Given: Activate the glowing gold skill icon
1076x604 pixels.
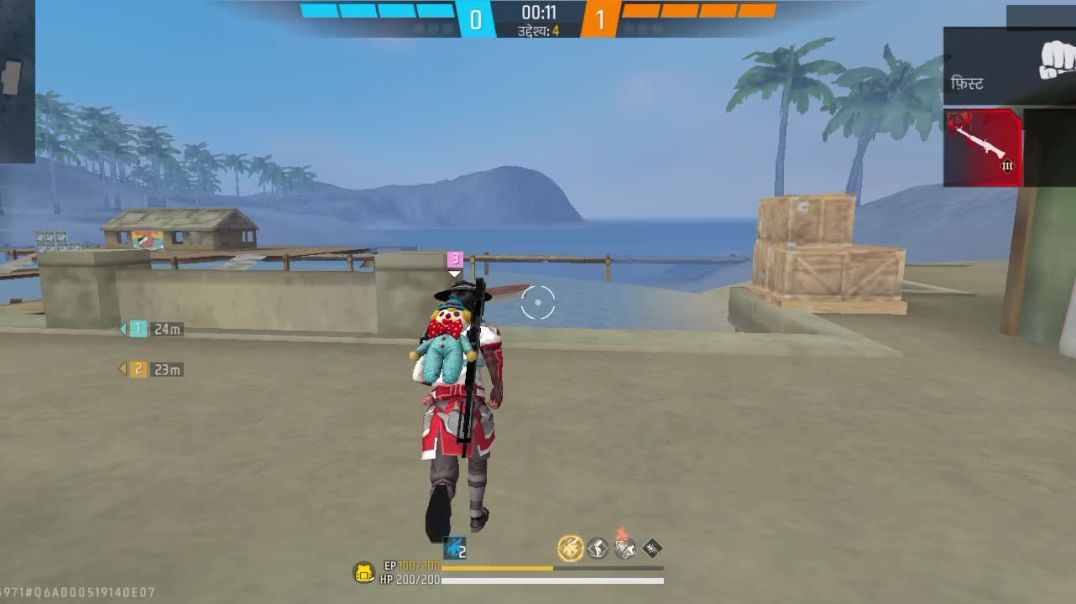Looking at the screenshot, I should pyautogui.click(x=570, y=547).
